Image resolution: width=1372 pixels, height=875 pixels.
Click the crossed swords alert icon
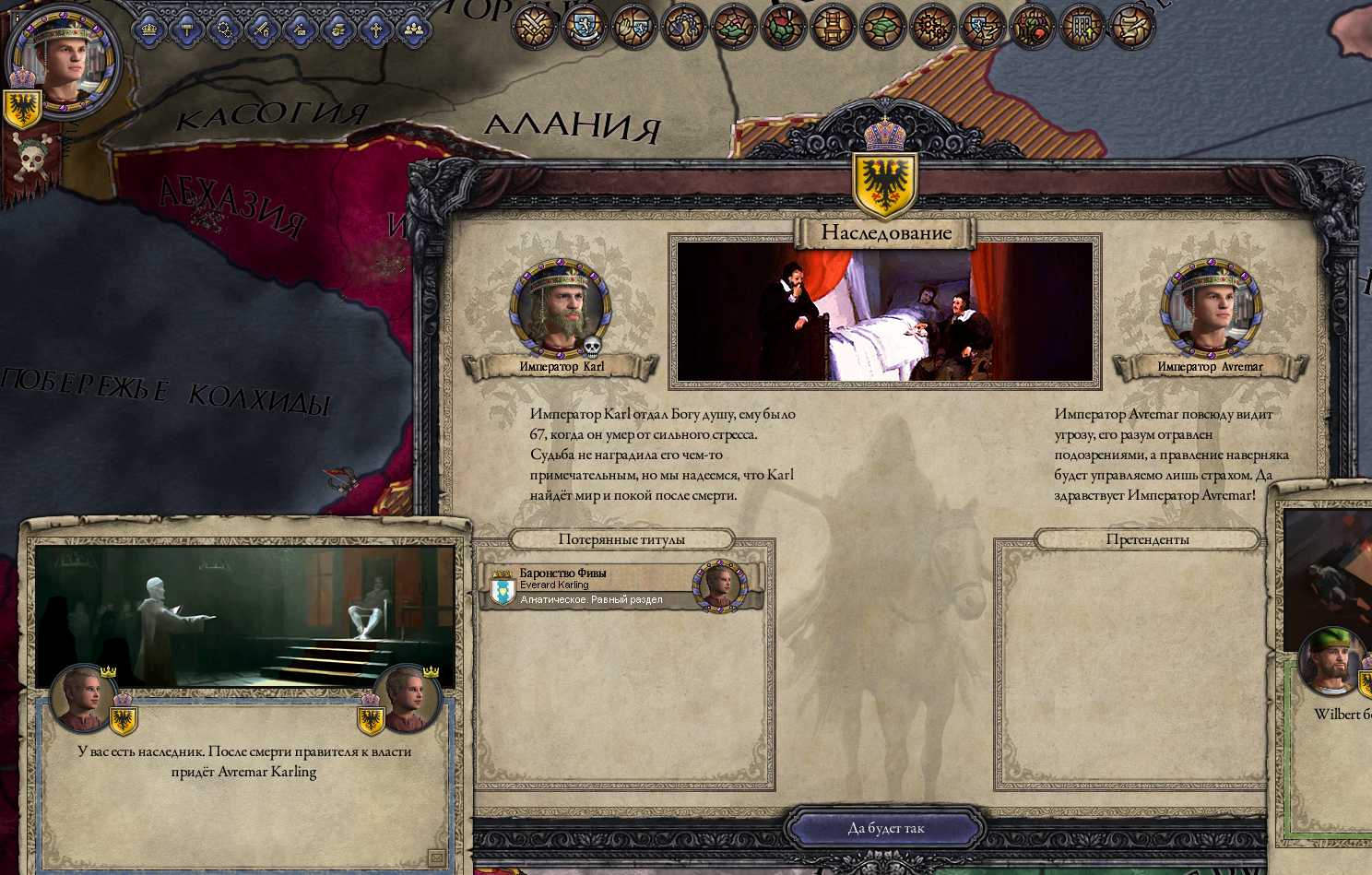click(x=534, y=26)
